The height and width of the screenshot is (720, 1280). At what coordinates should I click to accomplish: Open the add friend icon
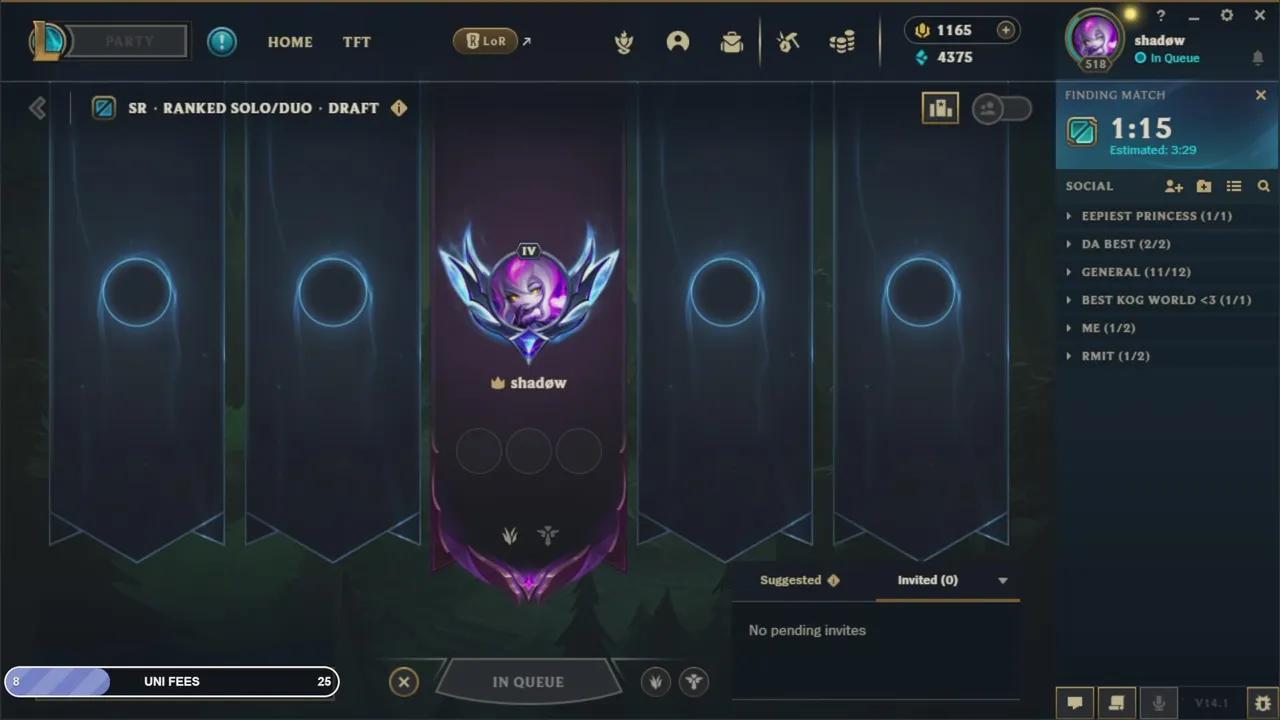[x=1174, y=186]
